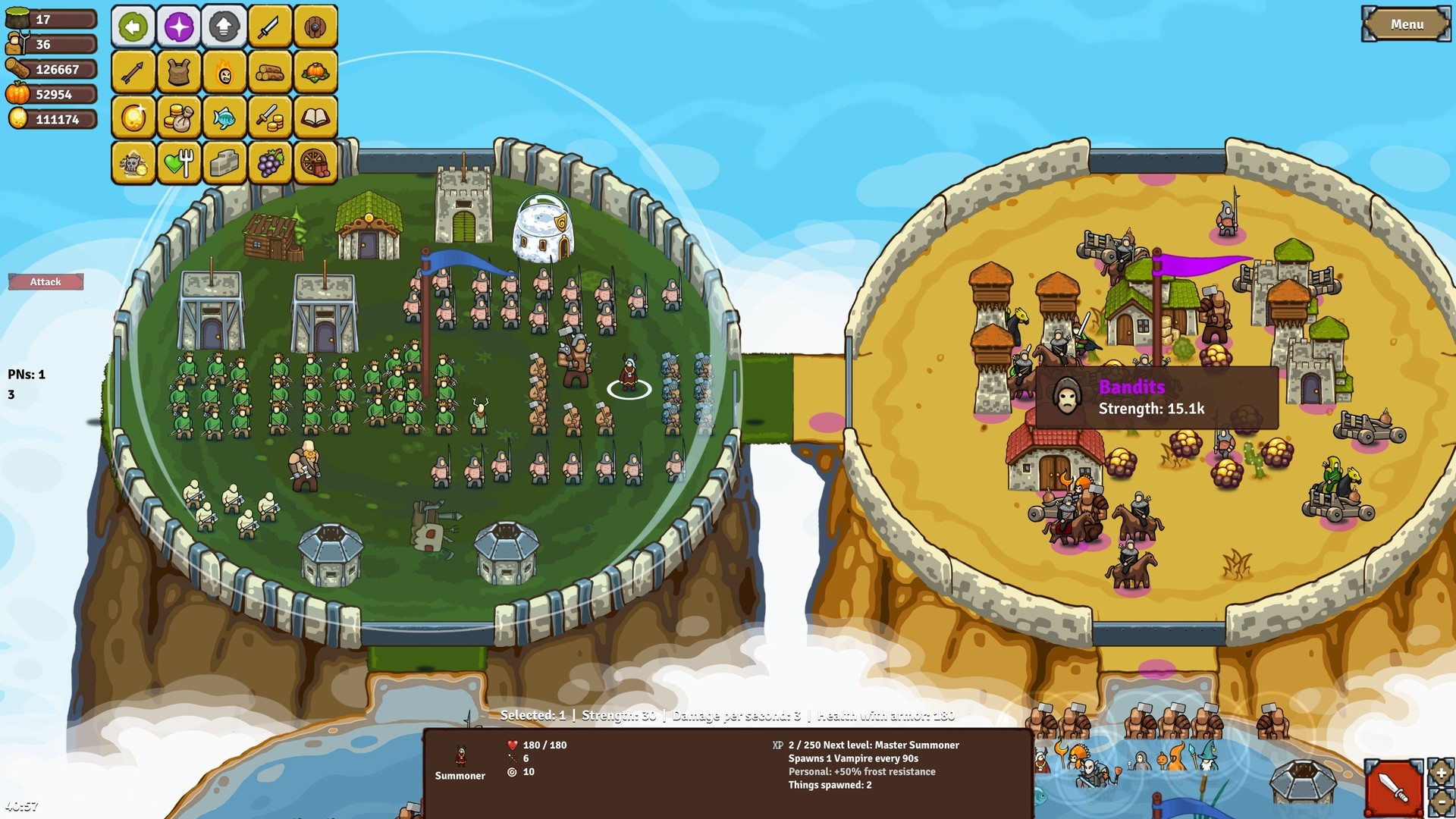
Task: Open the book research icon
Action: [x=317, y=118]
